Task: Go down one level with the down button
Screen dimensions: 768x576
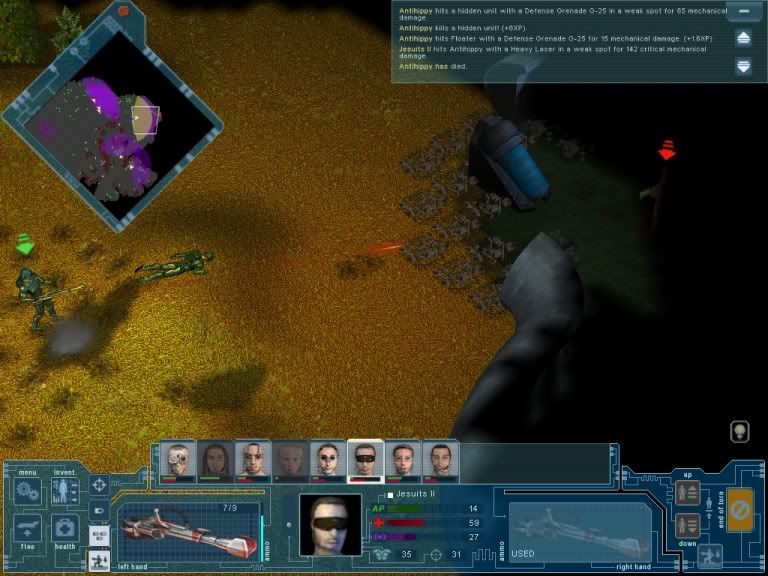Action: pyautogui.click(x=688, y=525)
